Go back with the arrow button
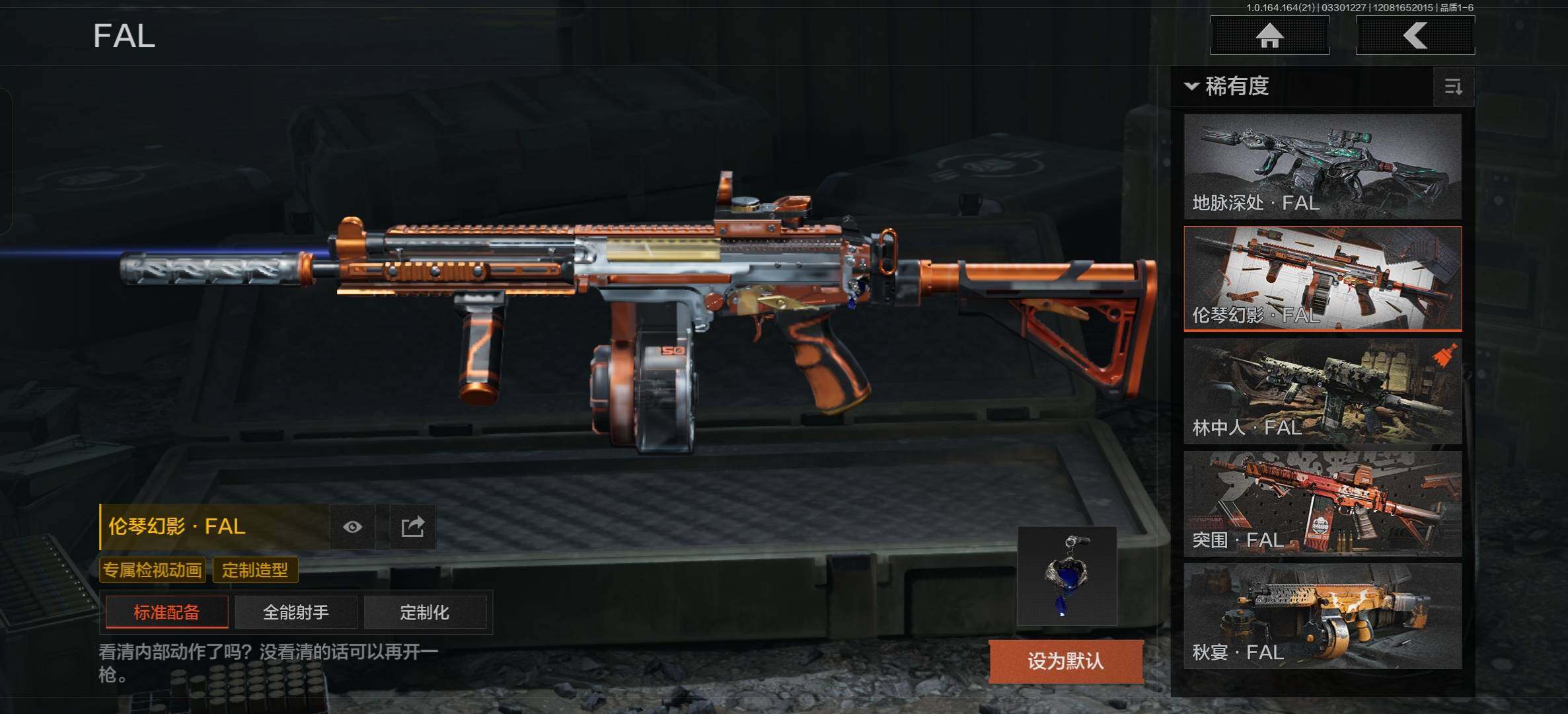The height and width of the screenshot is (714, 1568). tap(1415, 35)
